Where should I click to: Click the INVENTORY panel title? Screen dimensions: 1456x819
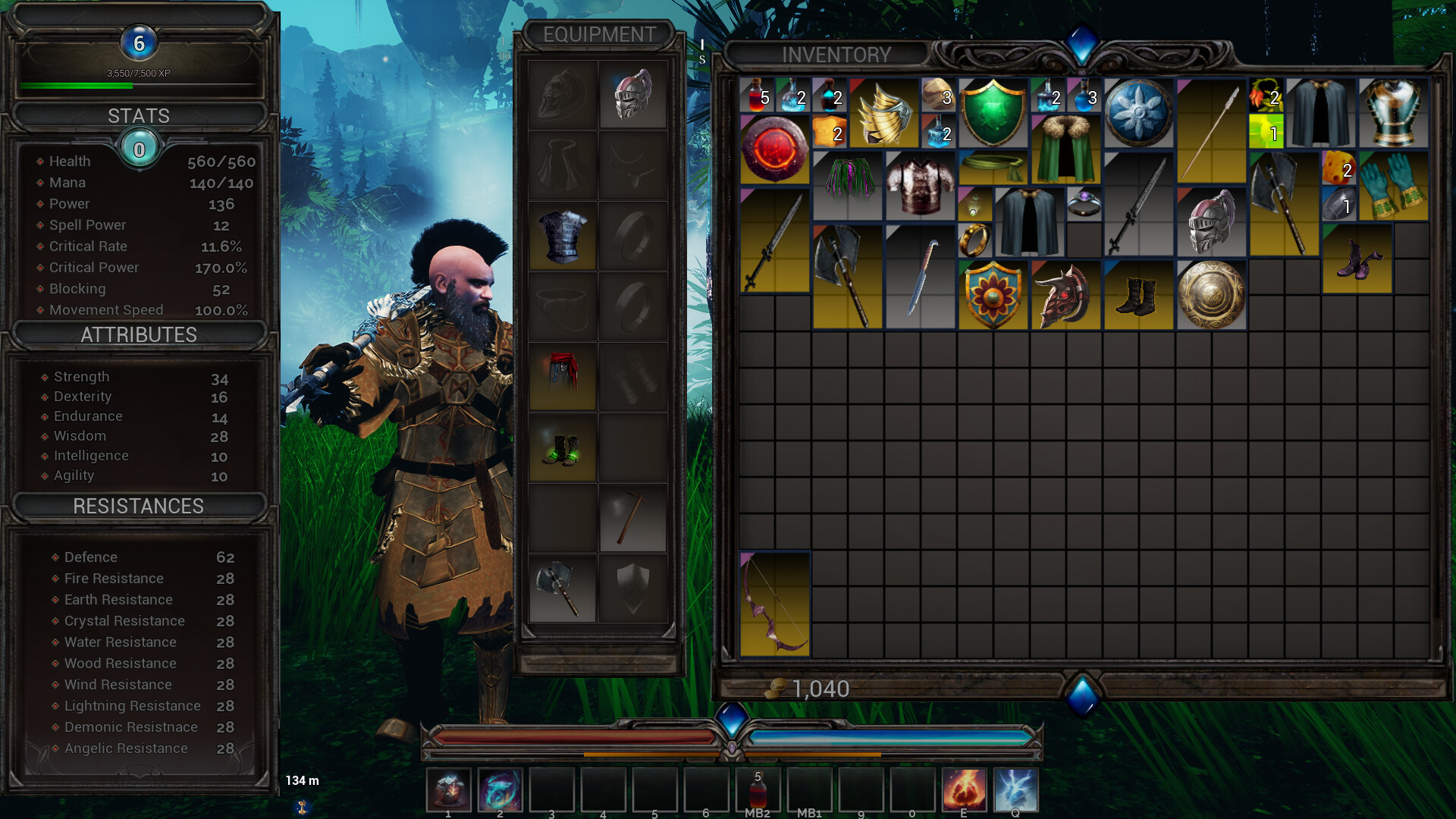[836, 55]
